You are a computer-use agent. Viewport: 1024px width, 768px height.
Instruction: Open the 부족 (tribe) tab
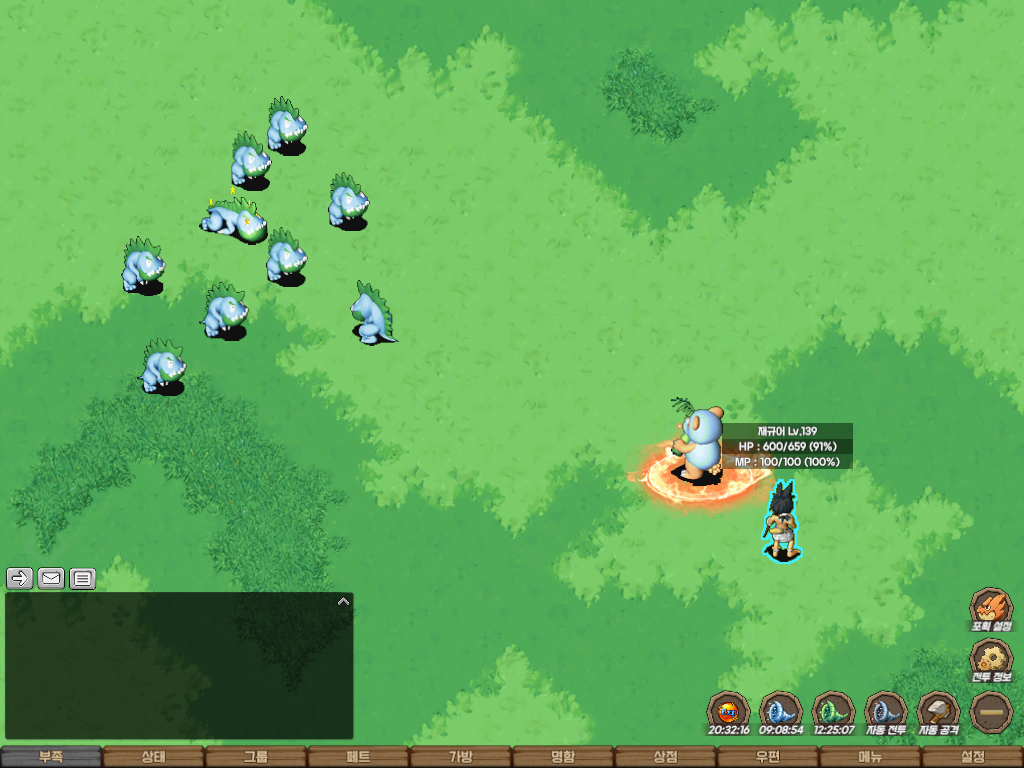51,757
